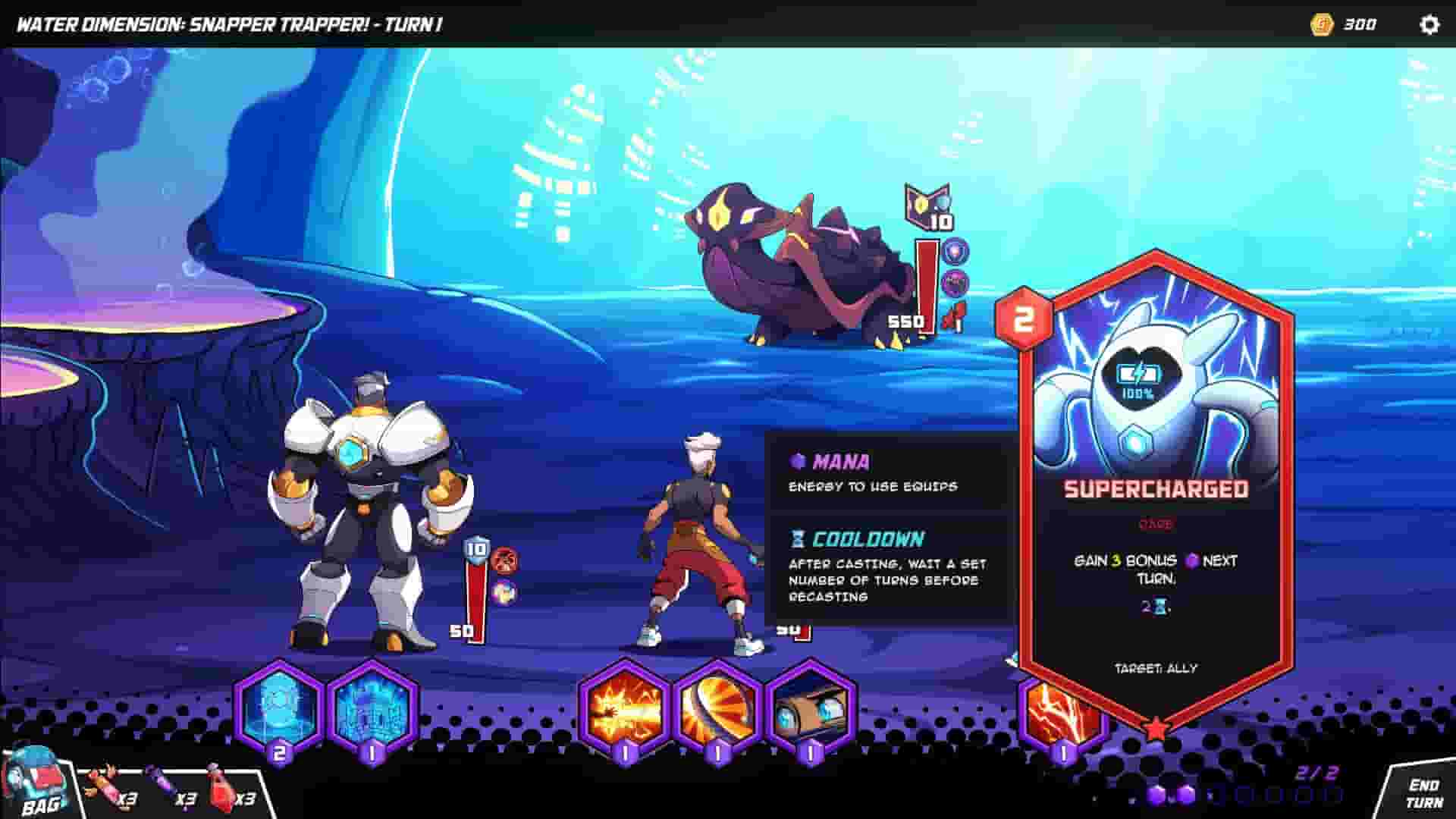This screenshot has width=1456, height=819.
Task: Inspect the enemy's purple debuff orb
Action: (x=956, y=282)
